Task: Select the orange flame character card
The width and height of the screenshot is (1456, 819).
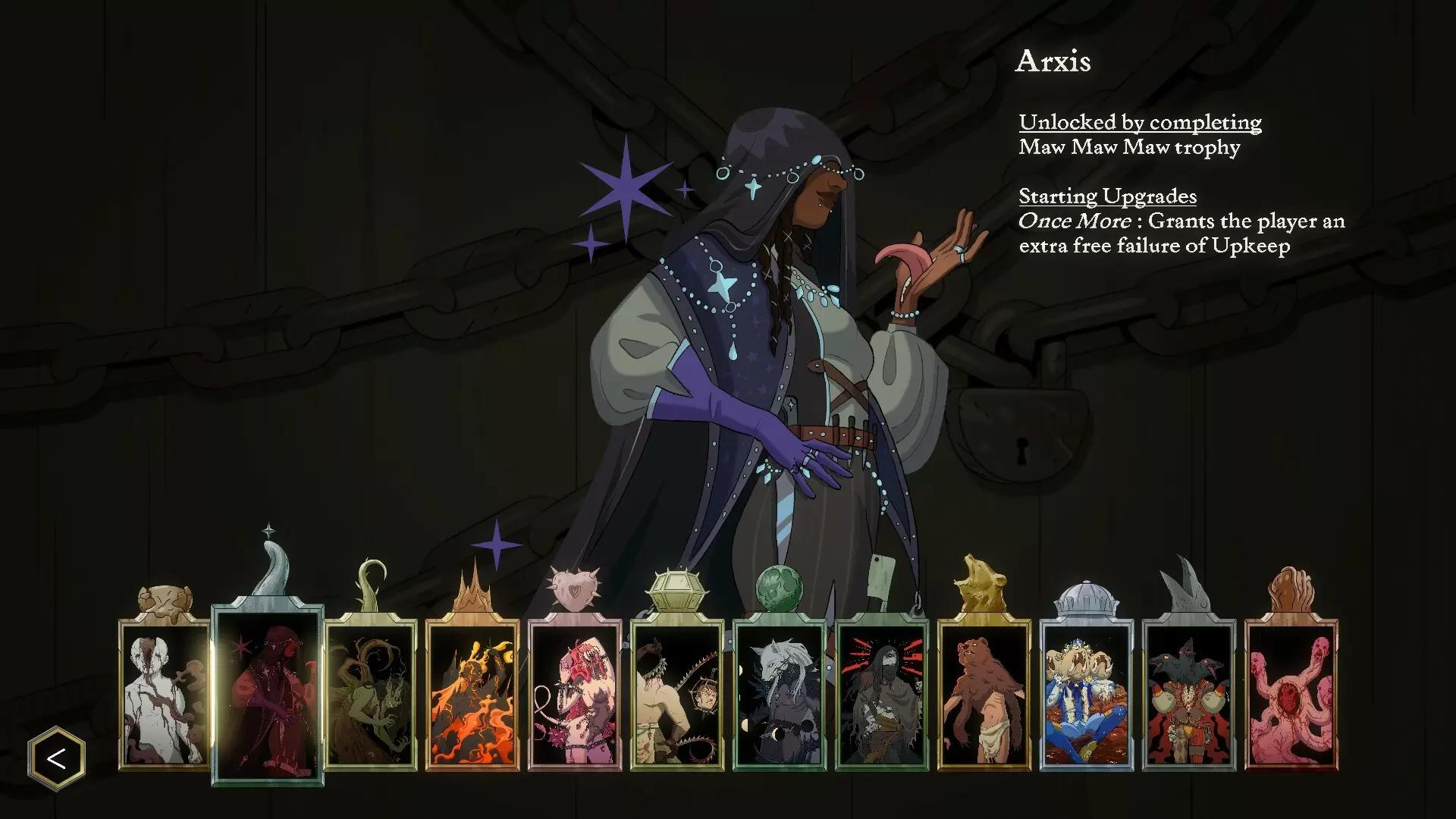Action: click(x=472, y=694)
